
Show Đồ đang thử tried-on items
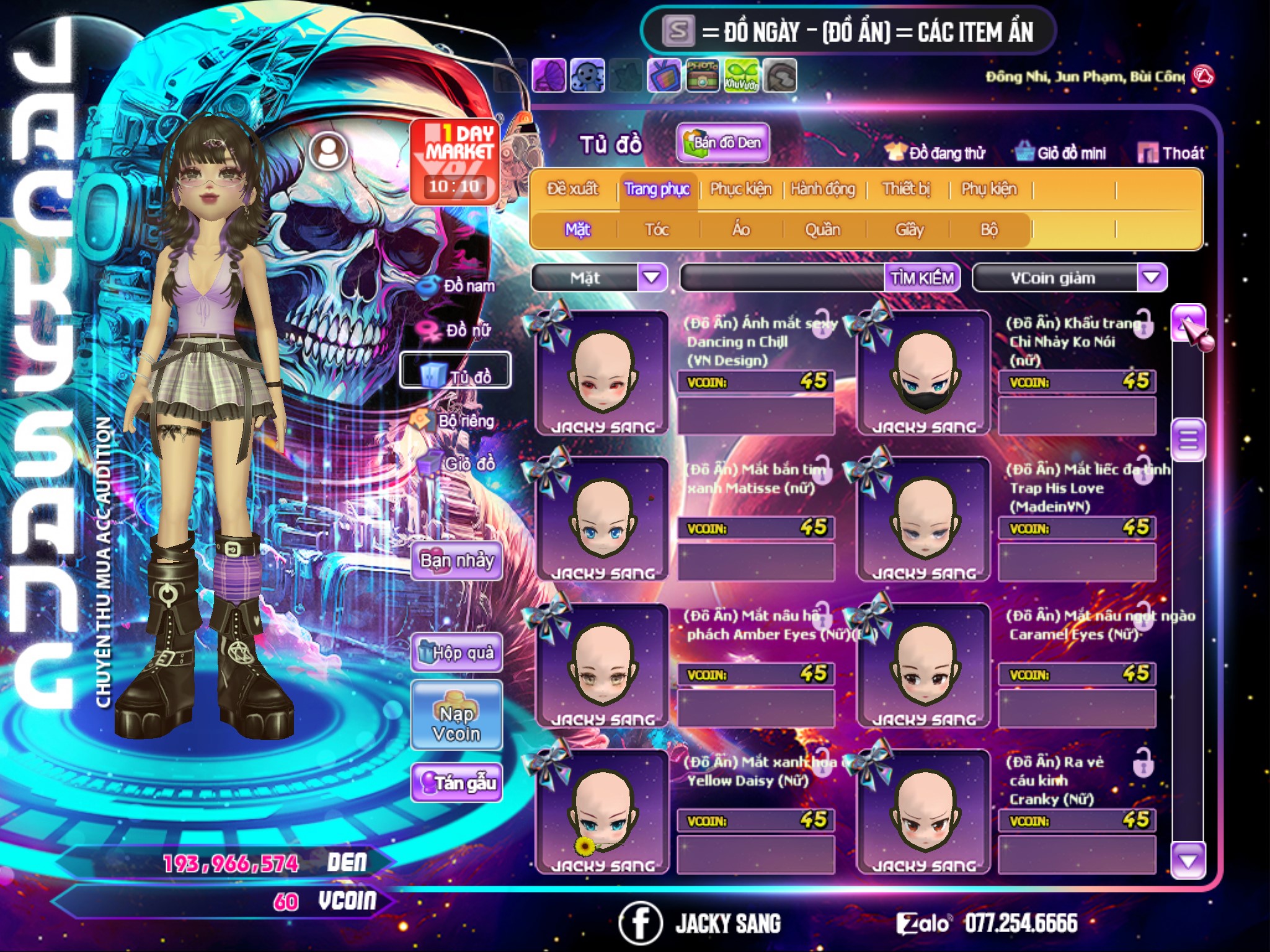pos(935,152)
